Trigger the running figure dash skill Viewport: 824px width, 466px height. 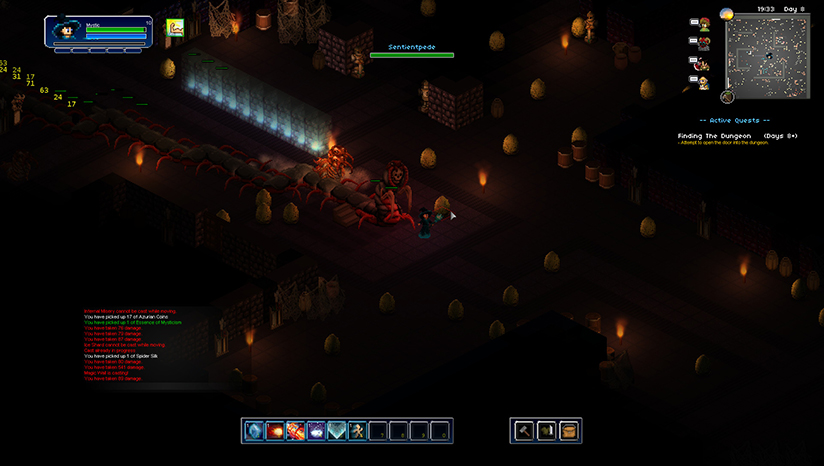358,431
